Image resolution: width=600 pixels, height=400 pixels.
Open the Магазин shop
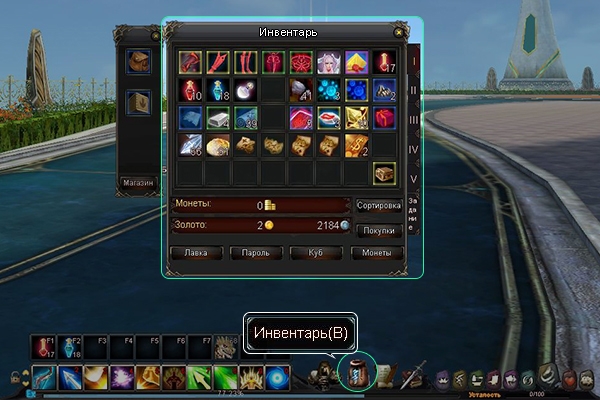[137, 183]
